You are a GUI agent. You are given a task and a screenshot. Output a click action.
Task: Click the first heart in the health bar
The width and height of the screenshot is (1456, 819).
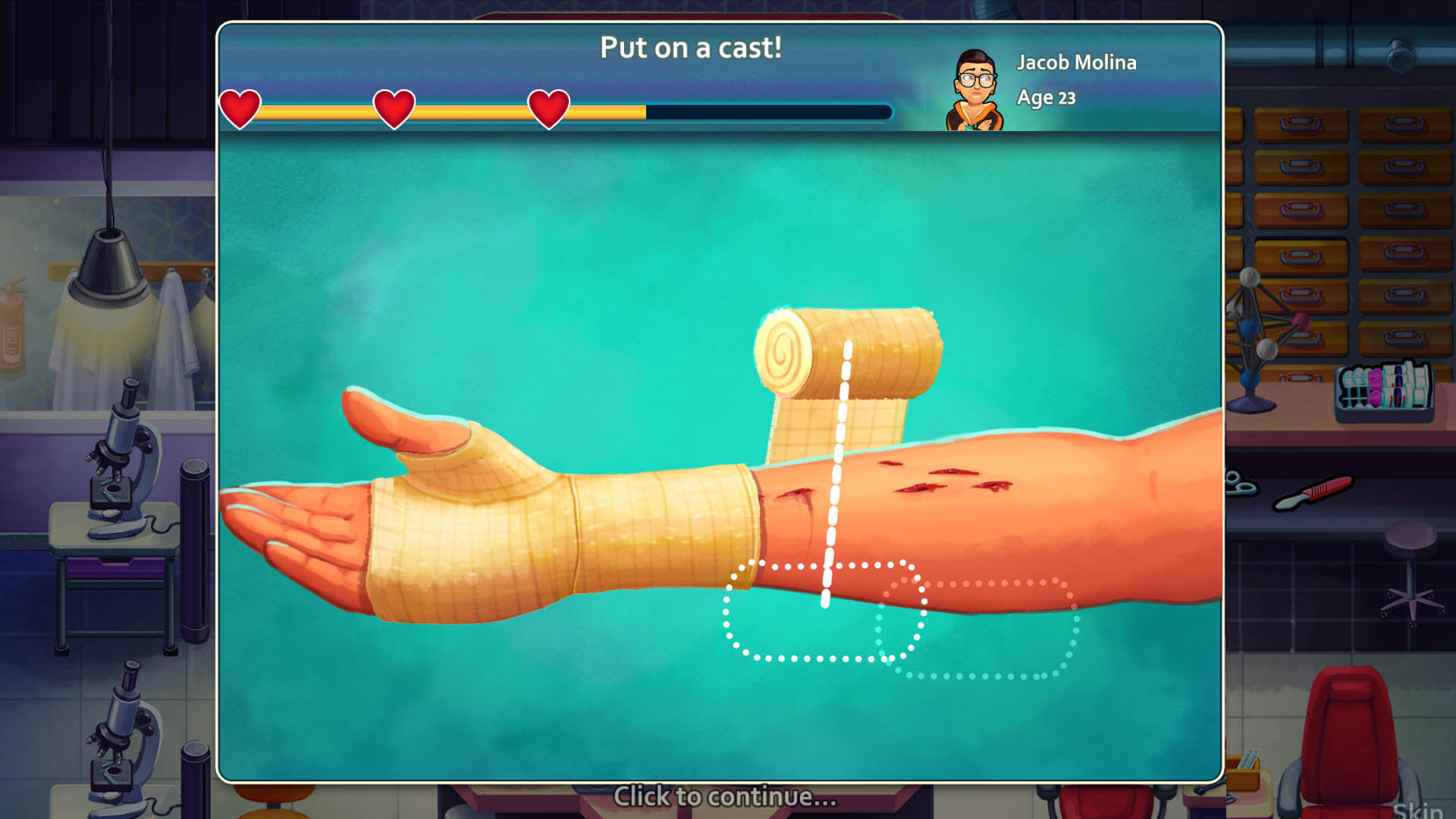click(x=239, y=108)
